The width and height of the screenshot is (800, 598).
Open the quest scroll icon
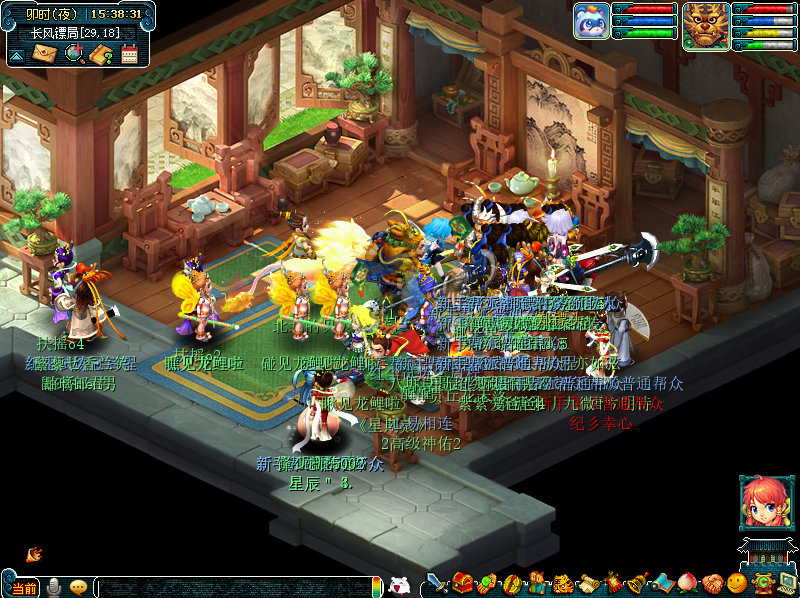pos(588,584)
